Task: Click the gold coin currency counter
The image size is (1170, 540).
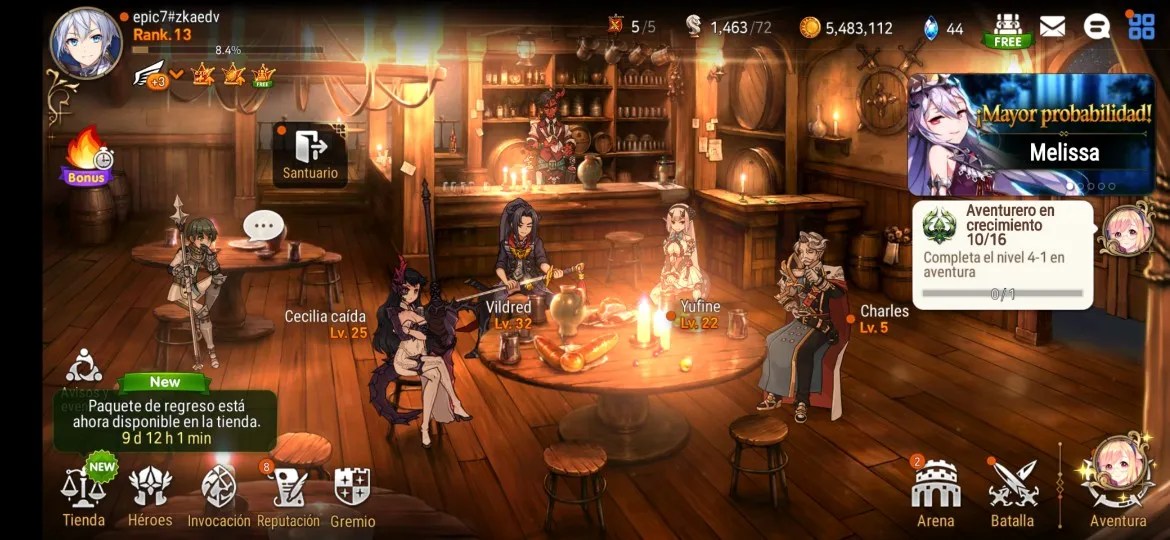Action: (846, 28)
